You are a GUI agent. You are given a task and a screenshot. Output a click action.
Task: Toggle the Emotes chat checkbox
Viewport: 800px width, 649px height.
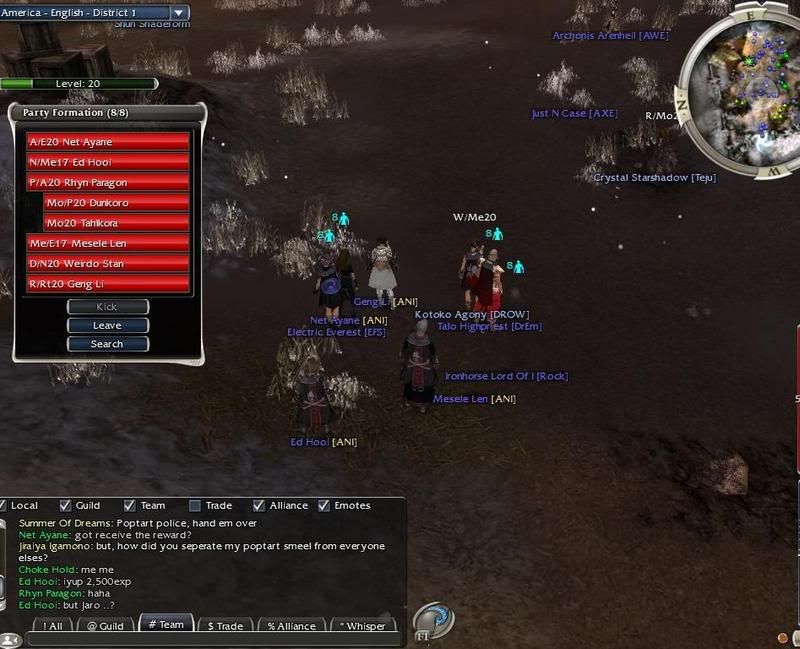pyautogui.click(x=324, y=506)
